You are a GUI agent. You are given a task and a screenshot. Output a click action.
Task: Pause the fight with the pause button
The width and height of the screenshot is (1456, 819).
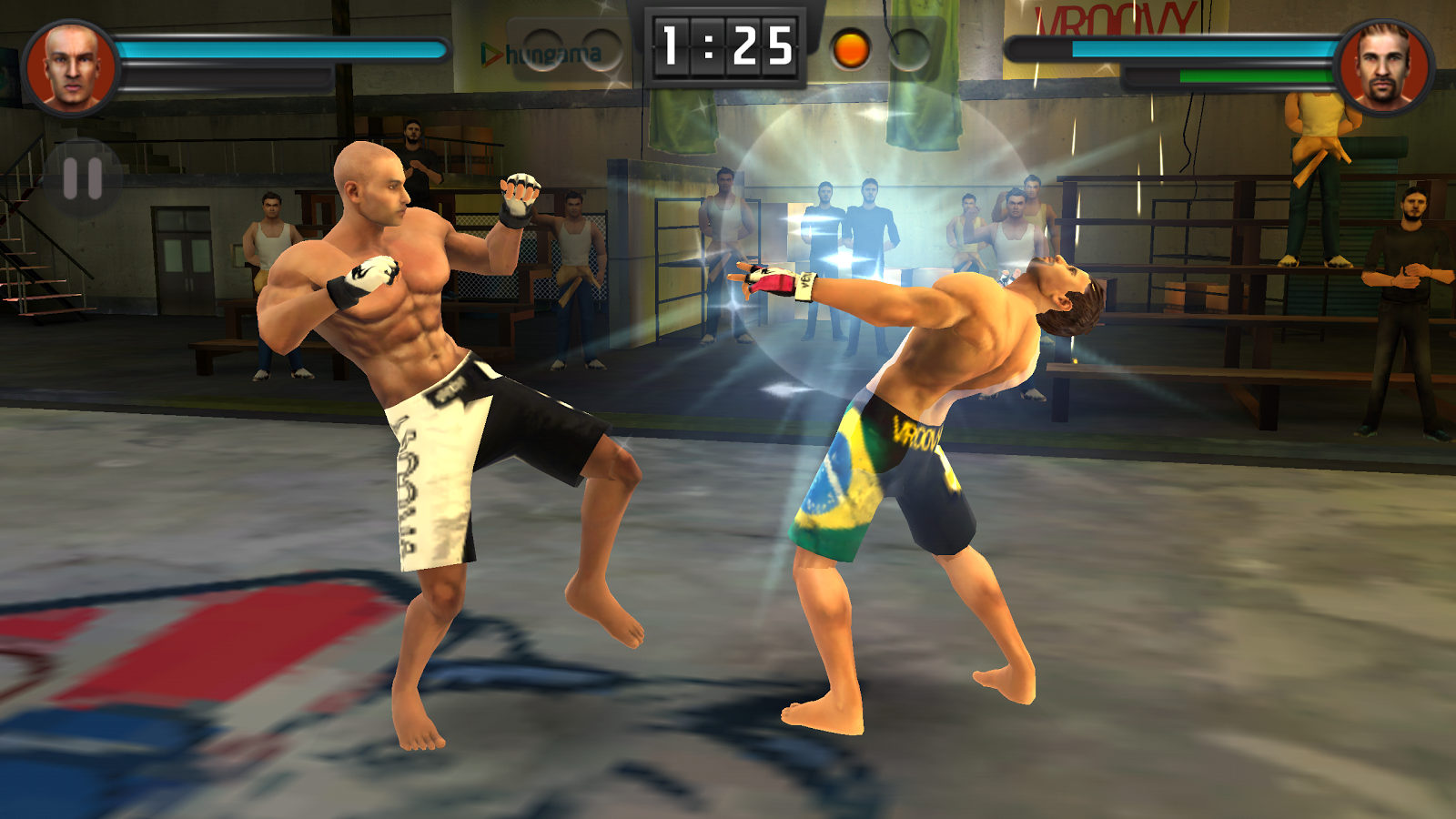coord(83,179)
